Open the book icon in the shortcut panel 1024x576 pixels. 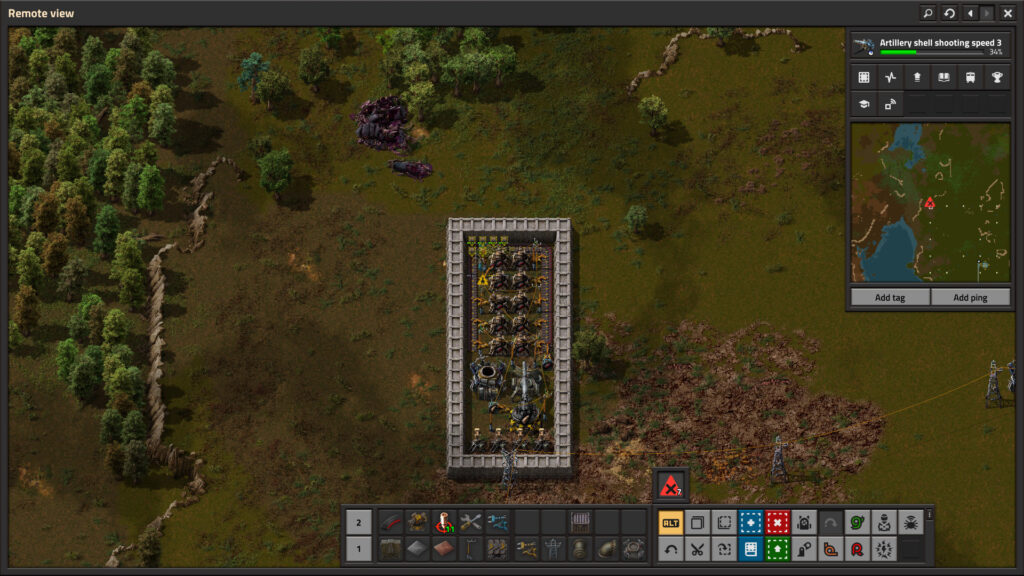pyautogui.click(x=943, y=77)
